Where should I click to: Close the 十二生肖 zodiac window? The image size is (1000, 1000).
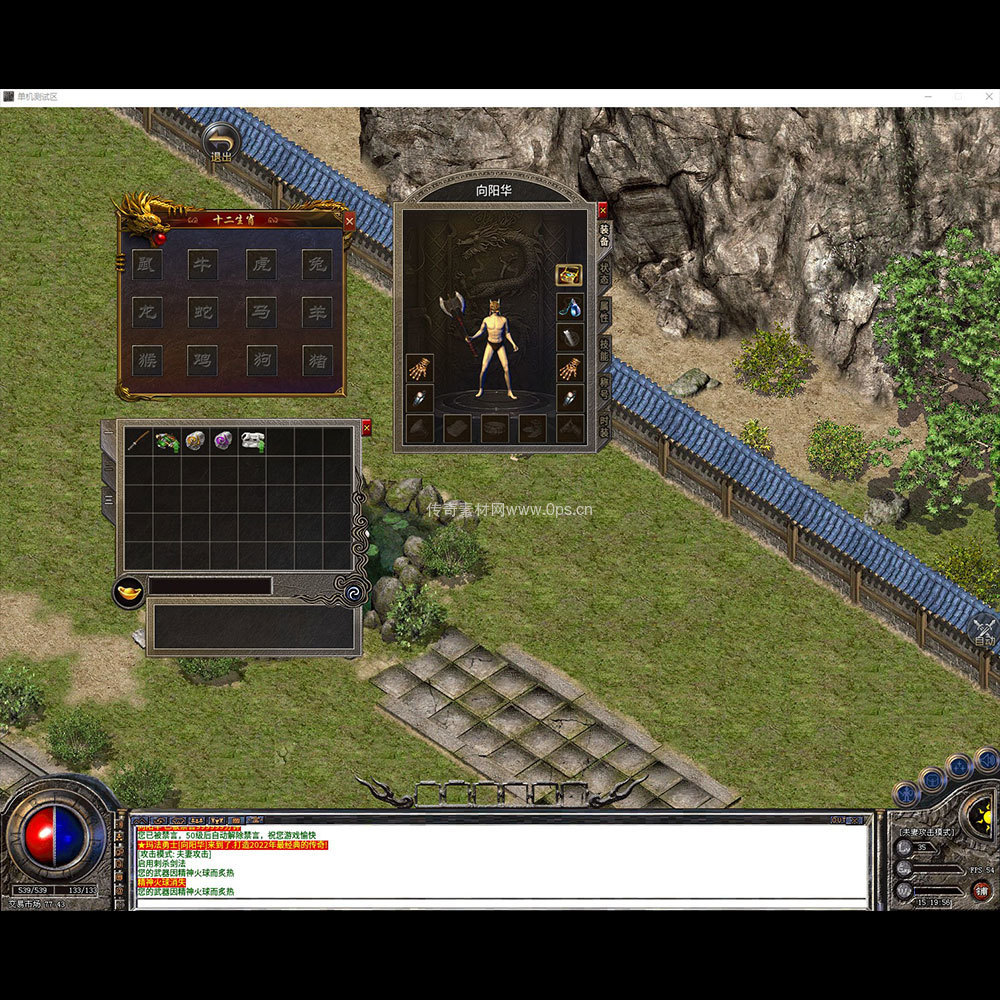348,219
